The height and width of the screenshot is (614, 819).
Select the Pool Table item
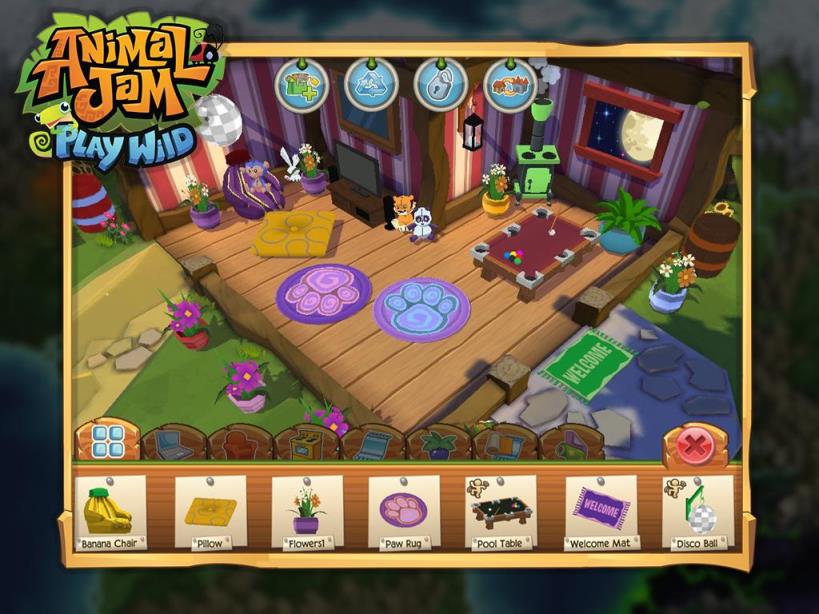pyautogui.click(x=501, y=512)
